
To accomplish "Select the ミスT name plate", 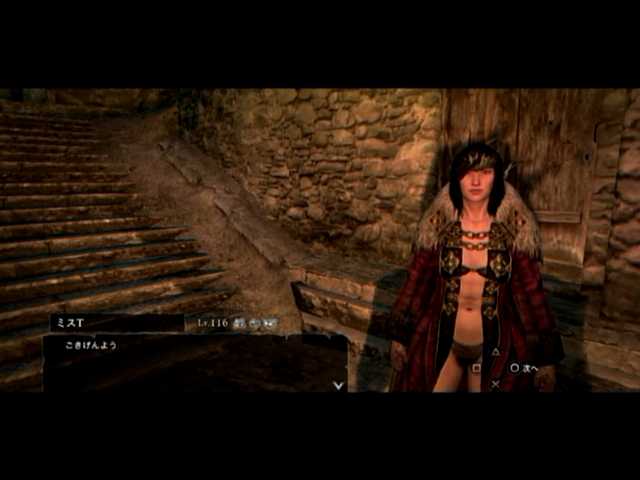I will click(x=117, y=323).
